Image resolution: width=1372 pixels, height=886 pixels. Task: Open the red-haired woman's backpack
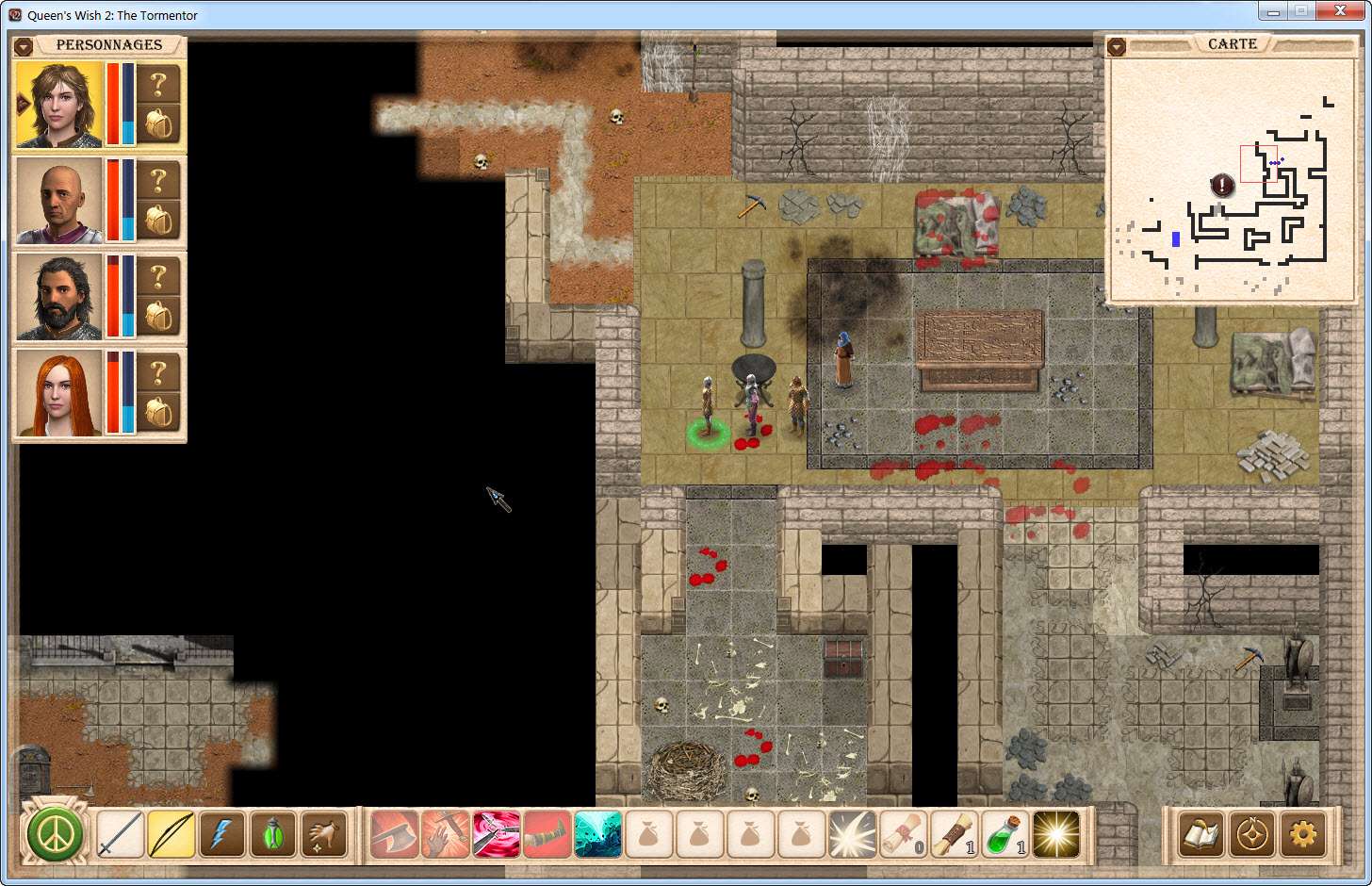pos(158,413)
